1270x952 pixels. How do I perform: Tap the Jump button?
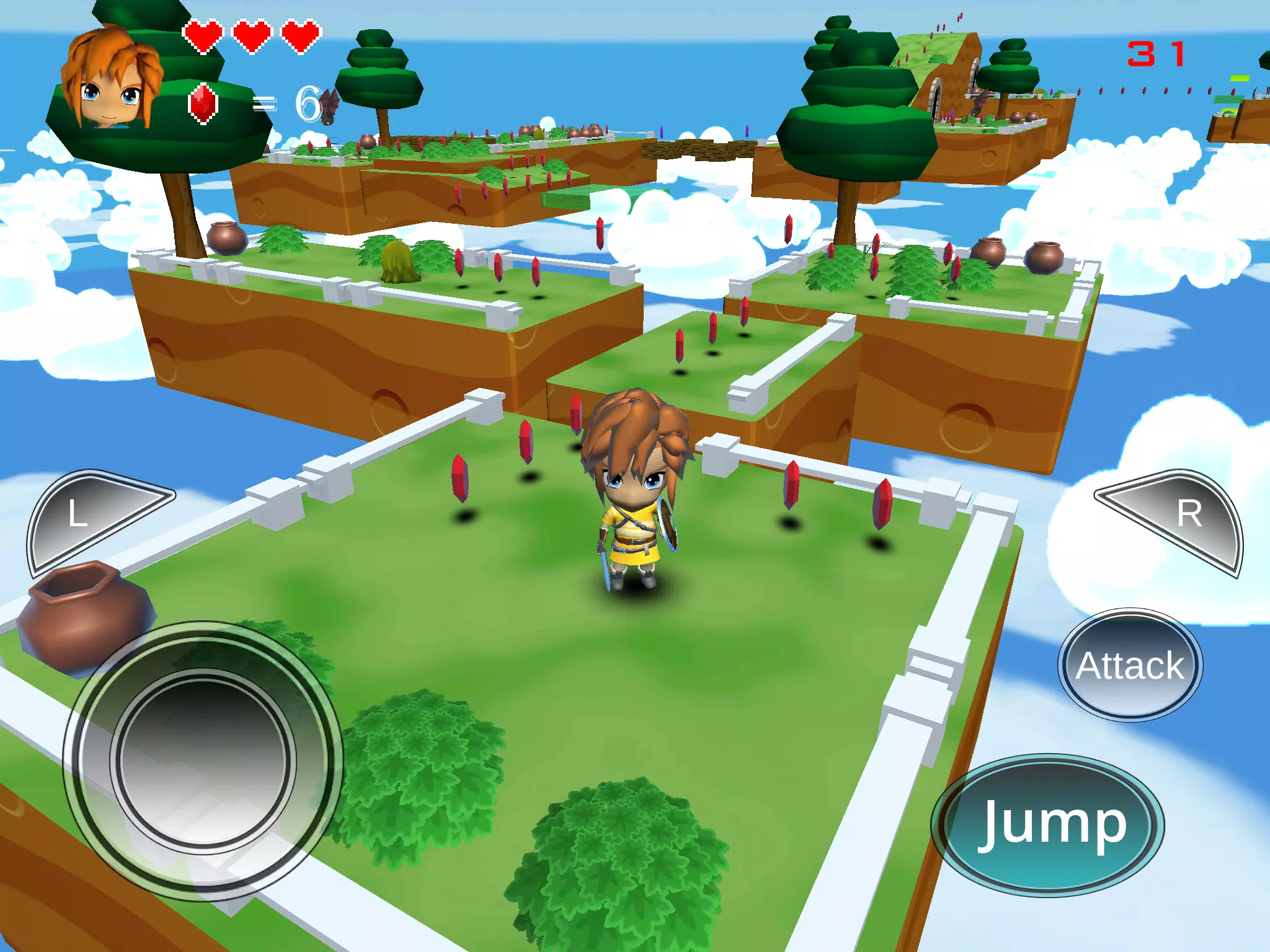click(1048, 824)
